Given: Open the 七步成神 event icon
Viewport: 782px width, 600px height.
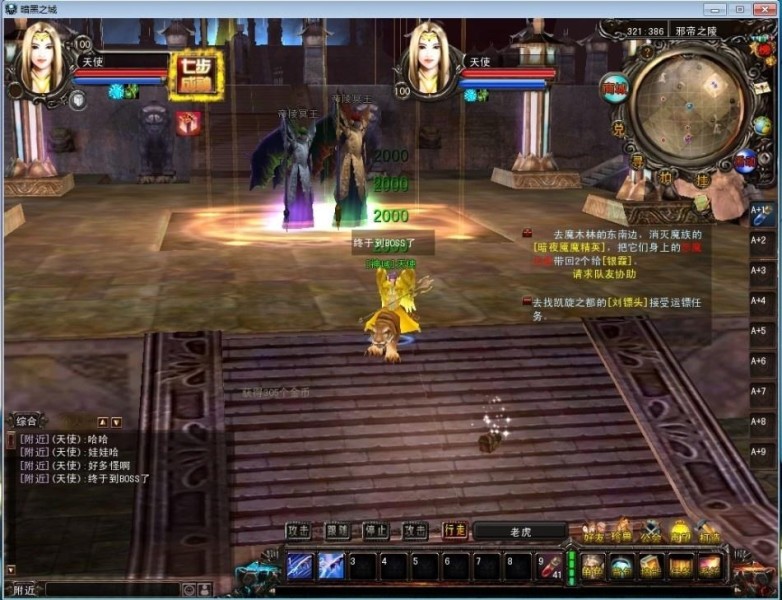Looking at the screenshot, I should click(x=196, y=76).
